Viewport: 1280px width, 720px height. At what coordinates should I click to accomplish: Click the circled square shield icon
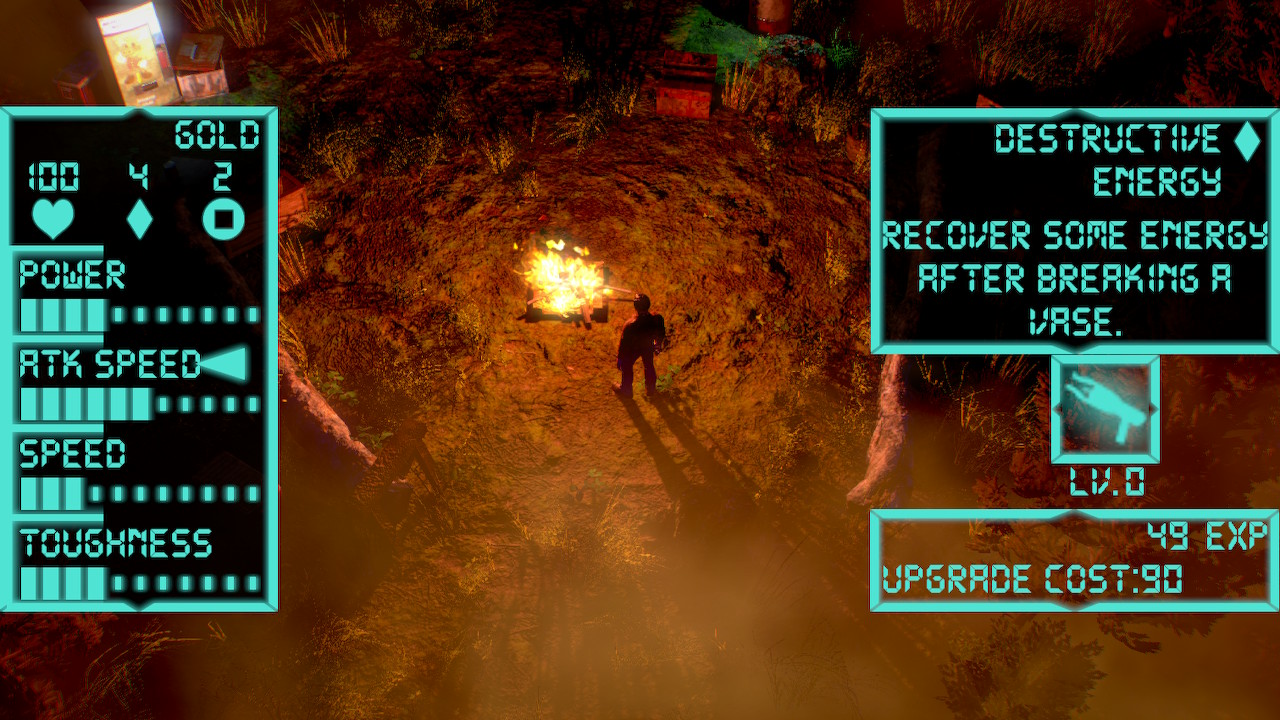[x=222, y=217]
